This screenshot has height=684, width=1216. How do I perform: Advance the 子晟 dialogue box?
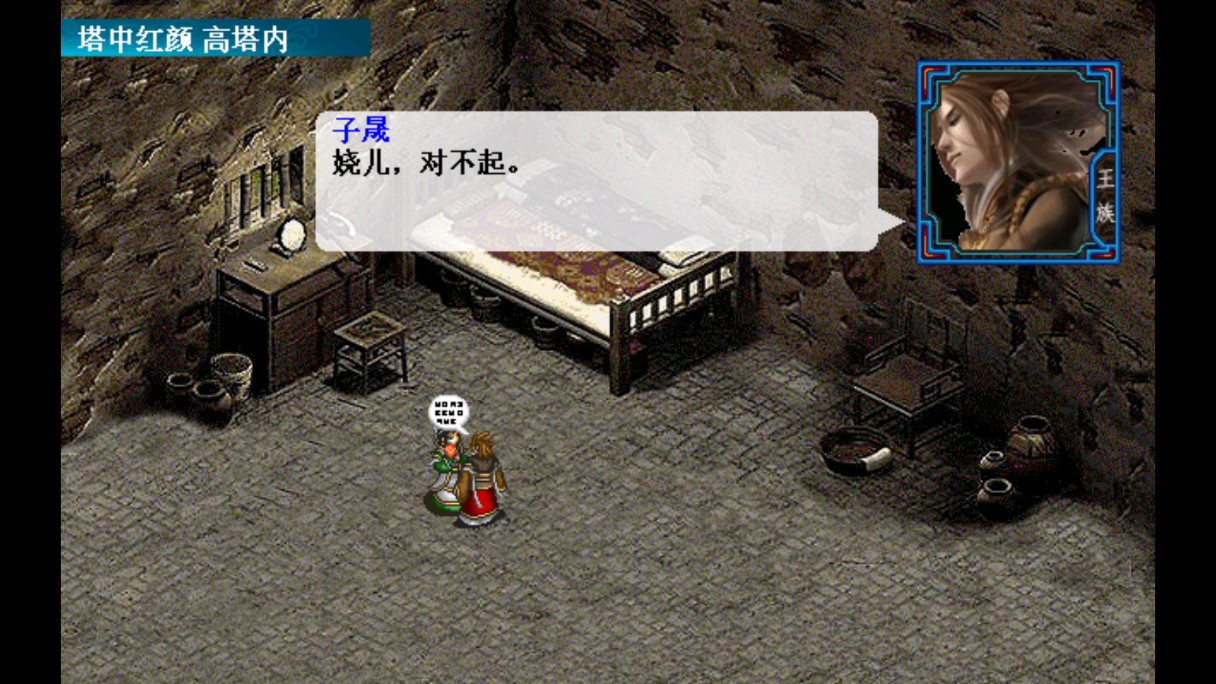pyautogui.click(x=596, y=181)
